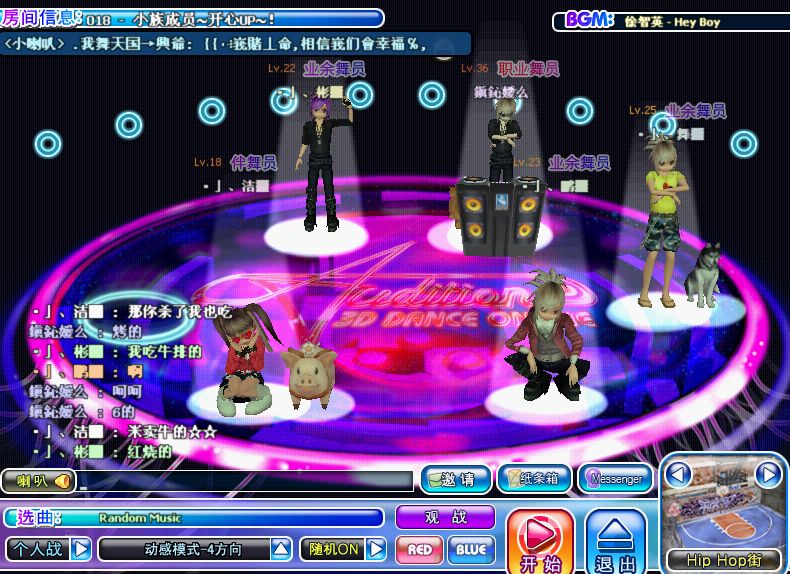
Task: Open the Messenger panel
Action: (615, 479)
